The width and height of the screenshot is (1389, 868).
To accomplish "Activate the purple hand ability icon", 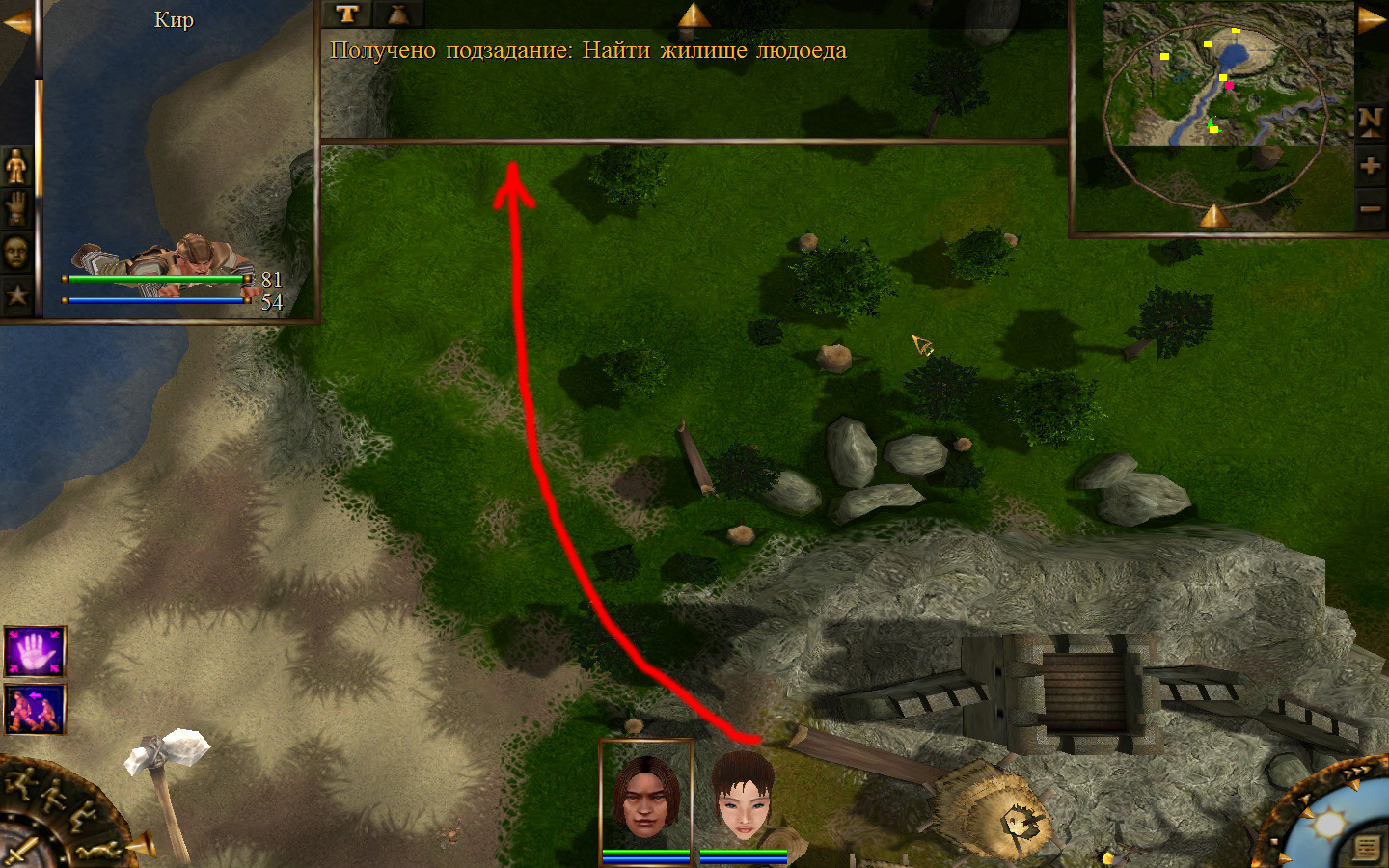I will 36,652.
